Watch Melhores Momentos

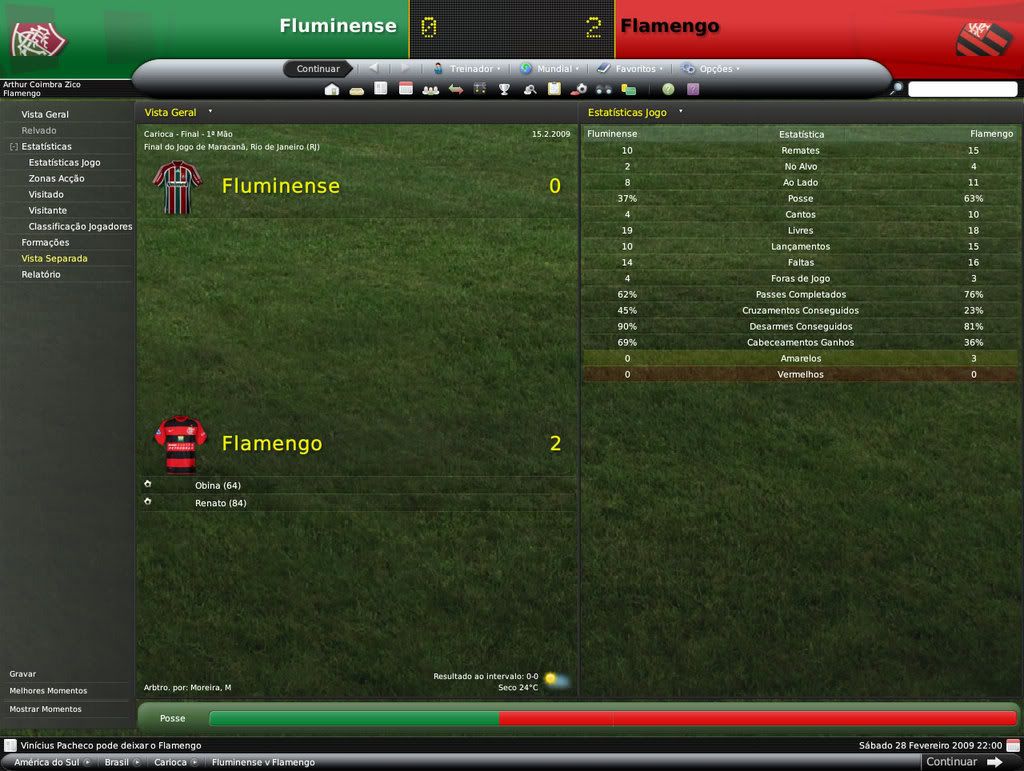click(x=48, y=691)
